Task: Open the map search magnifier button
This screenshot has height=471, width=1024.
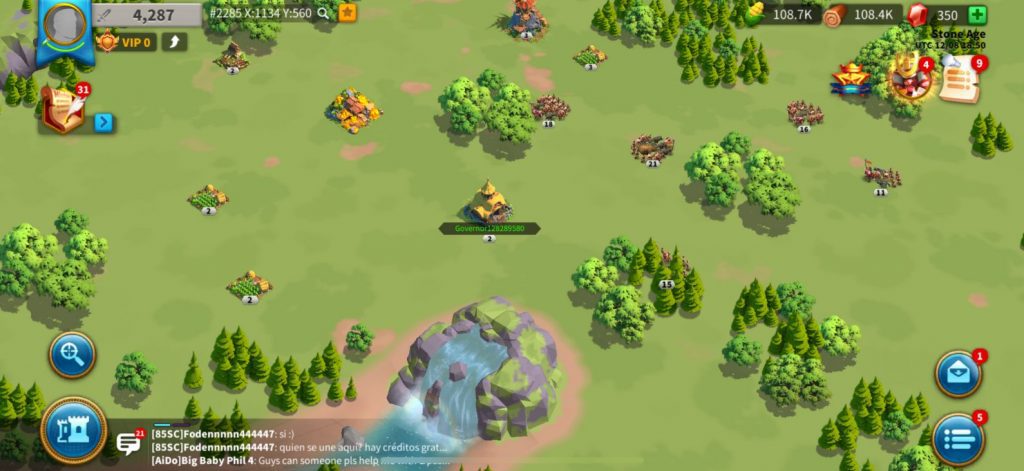Action: pos(73,354)
